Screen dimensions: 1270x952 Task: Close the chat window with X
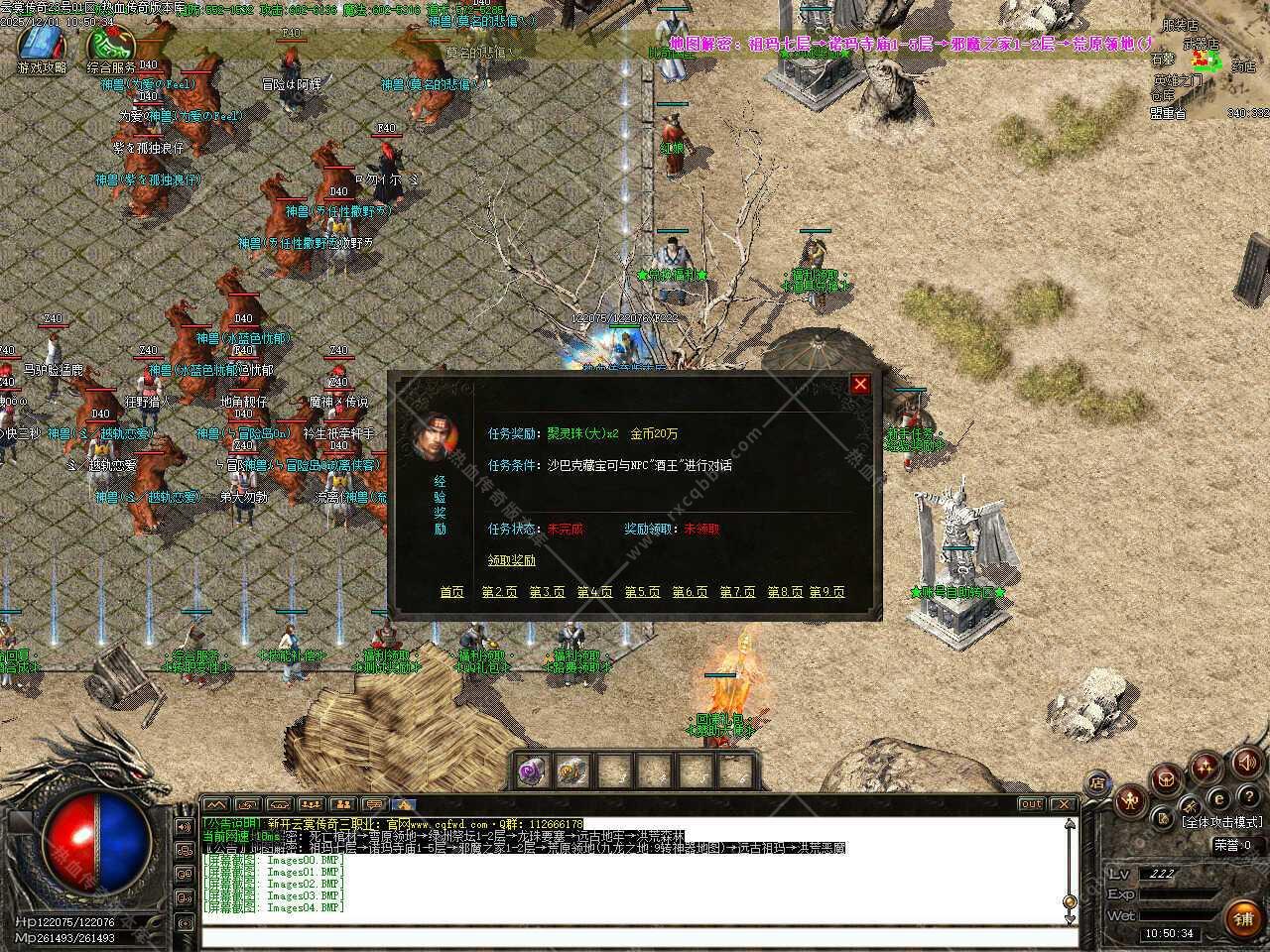[x=1063, y=804]
